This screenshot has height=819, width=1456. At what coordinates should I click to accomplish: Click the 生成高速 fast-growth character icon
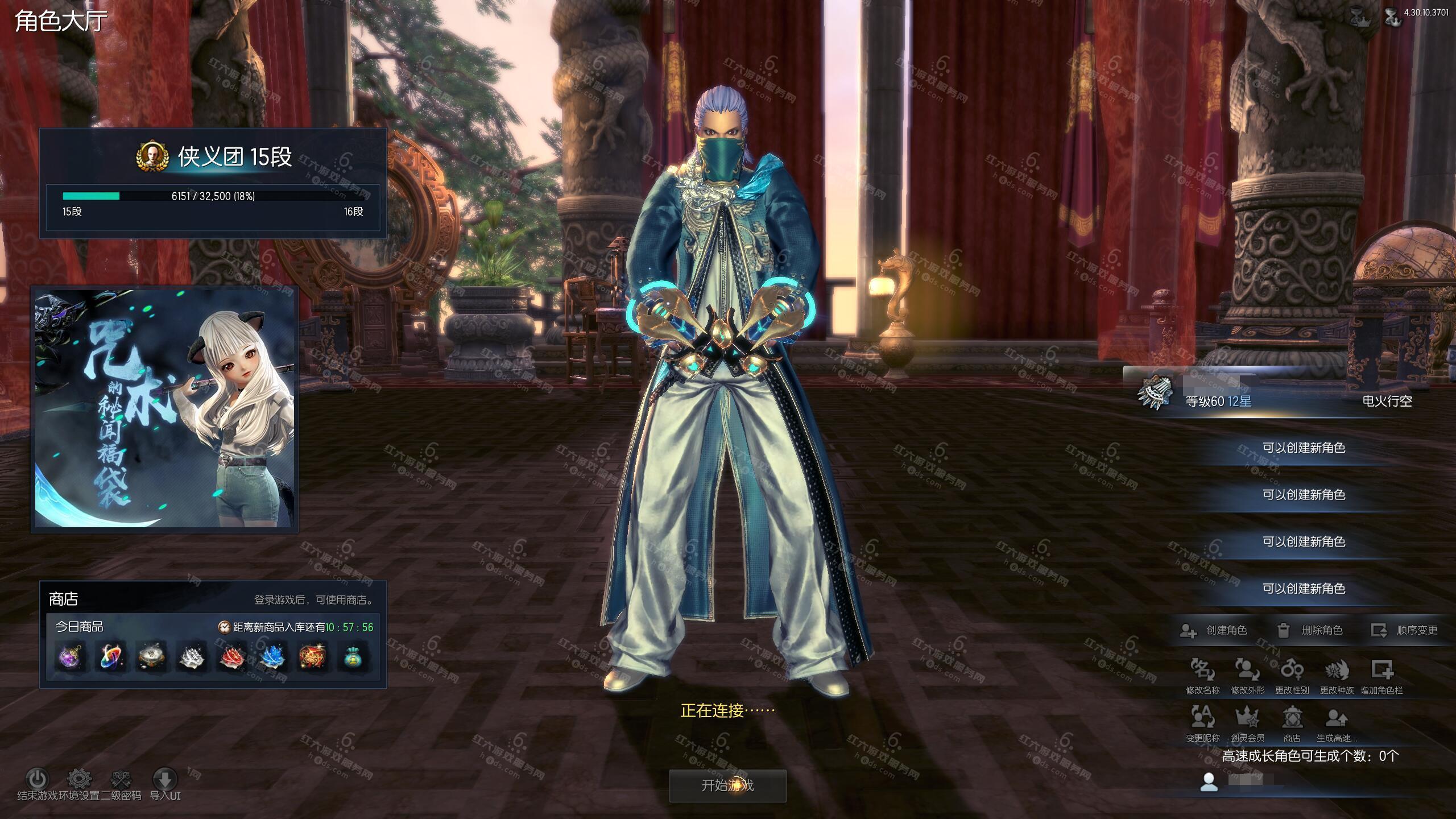(1337, 718)
